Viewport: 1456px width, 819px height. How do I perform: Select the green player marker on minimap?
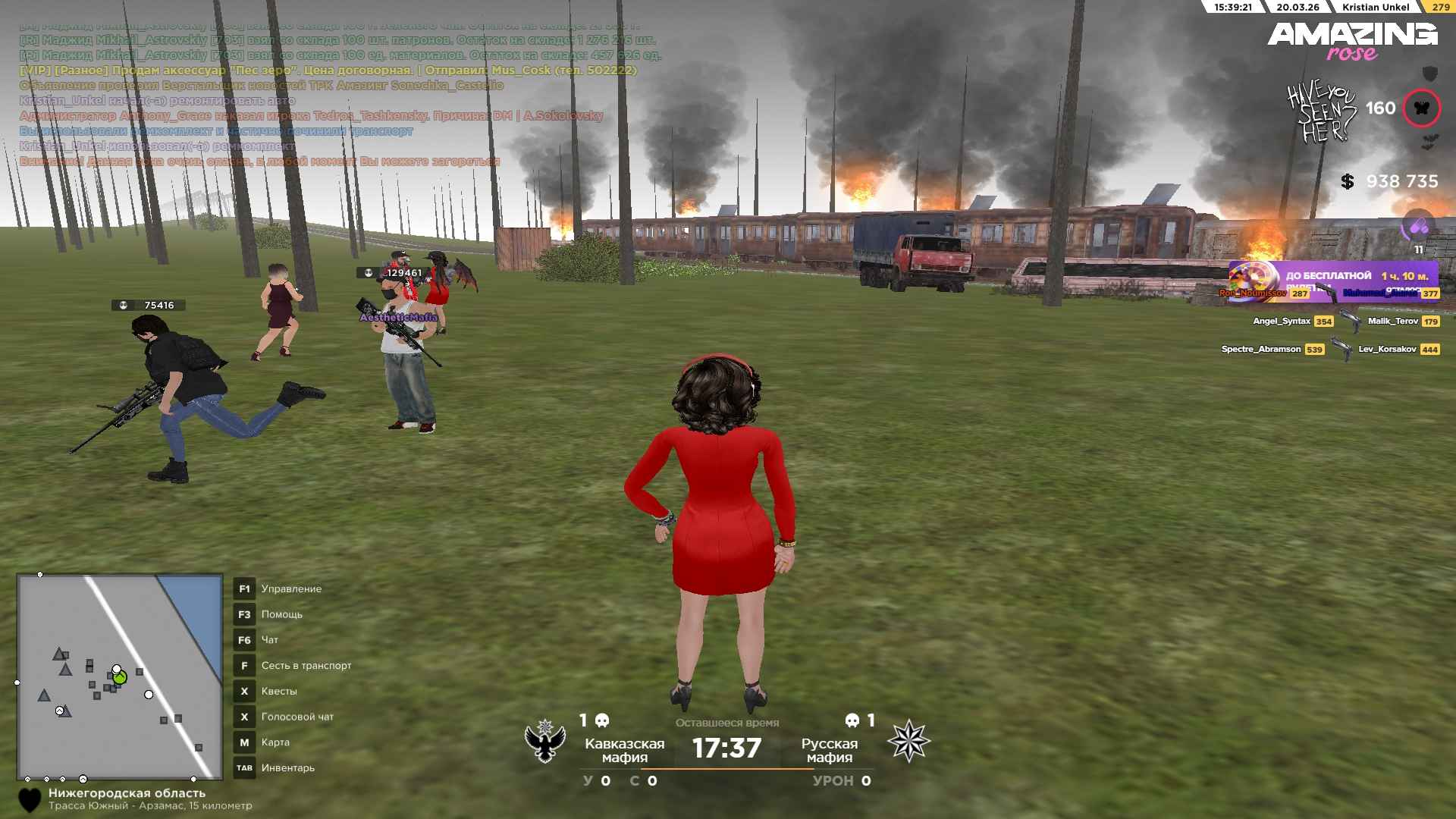click(120, 677)
